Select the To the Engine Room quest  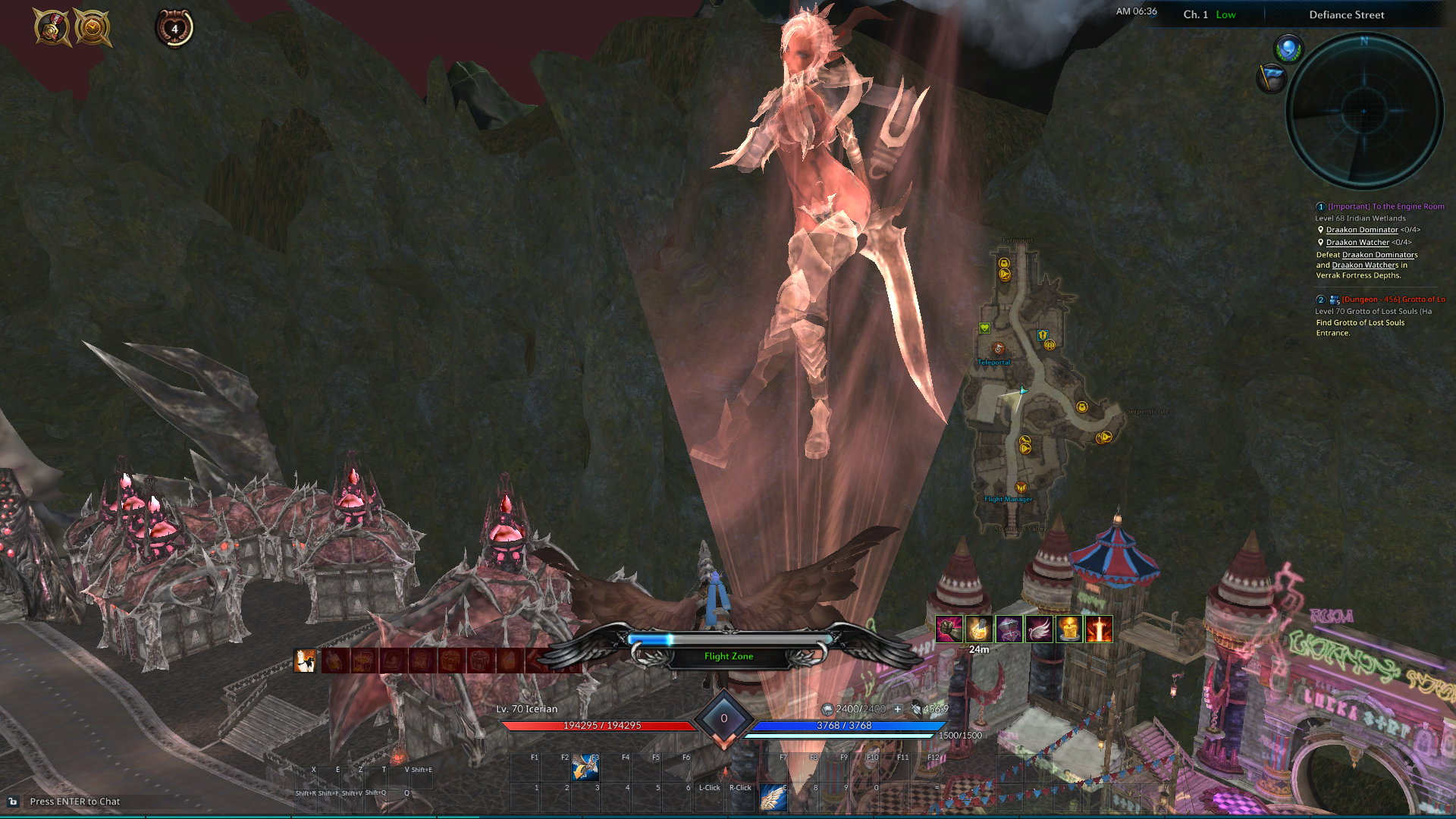click(x=1385, y=206)
